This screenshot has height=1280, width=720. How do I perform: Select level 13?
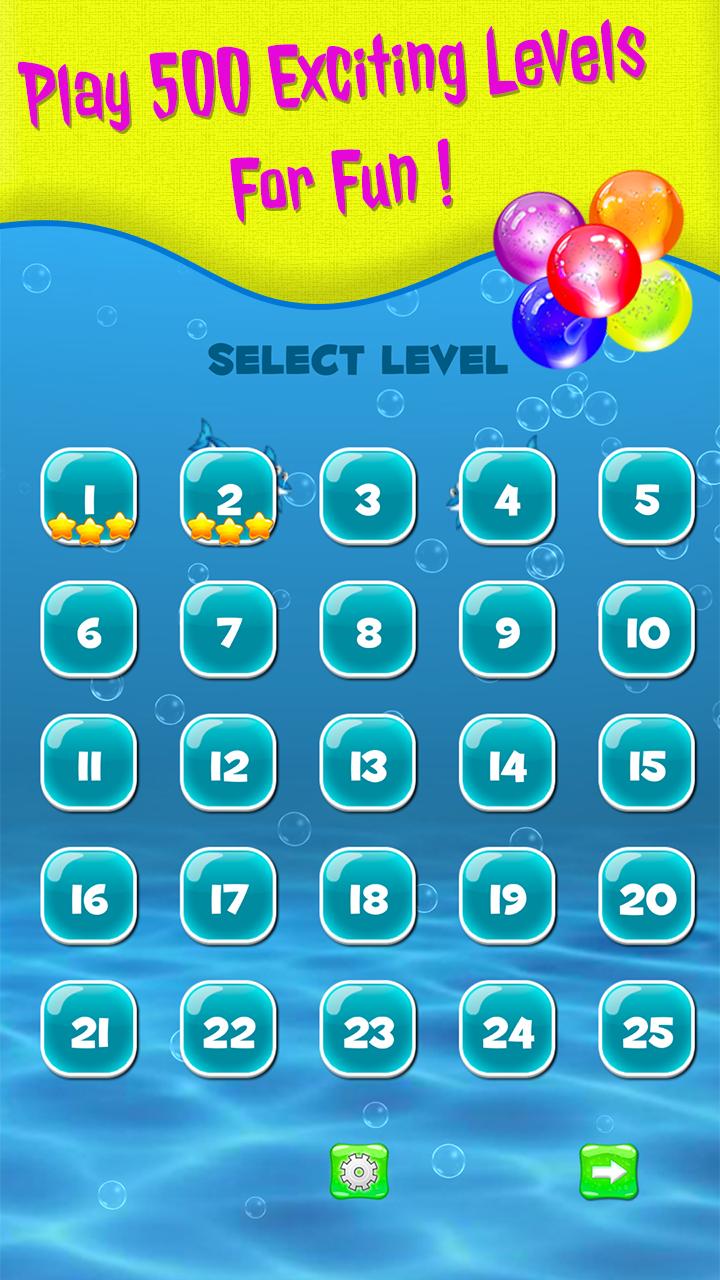pos(368,764)
